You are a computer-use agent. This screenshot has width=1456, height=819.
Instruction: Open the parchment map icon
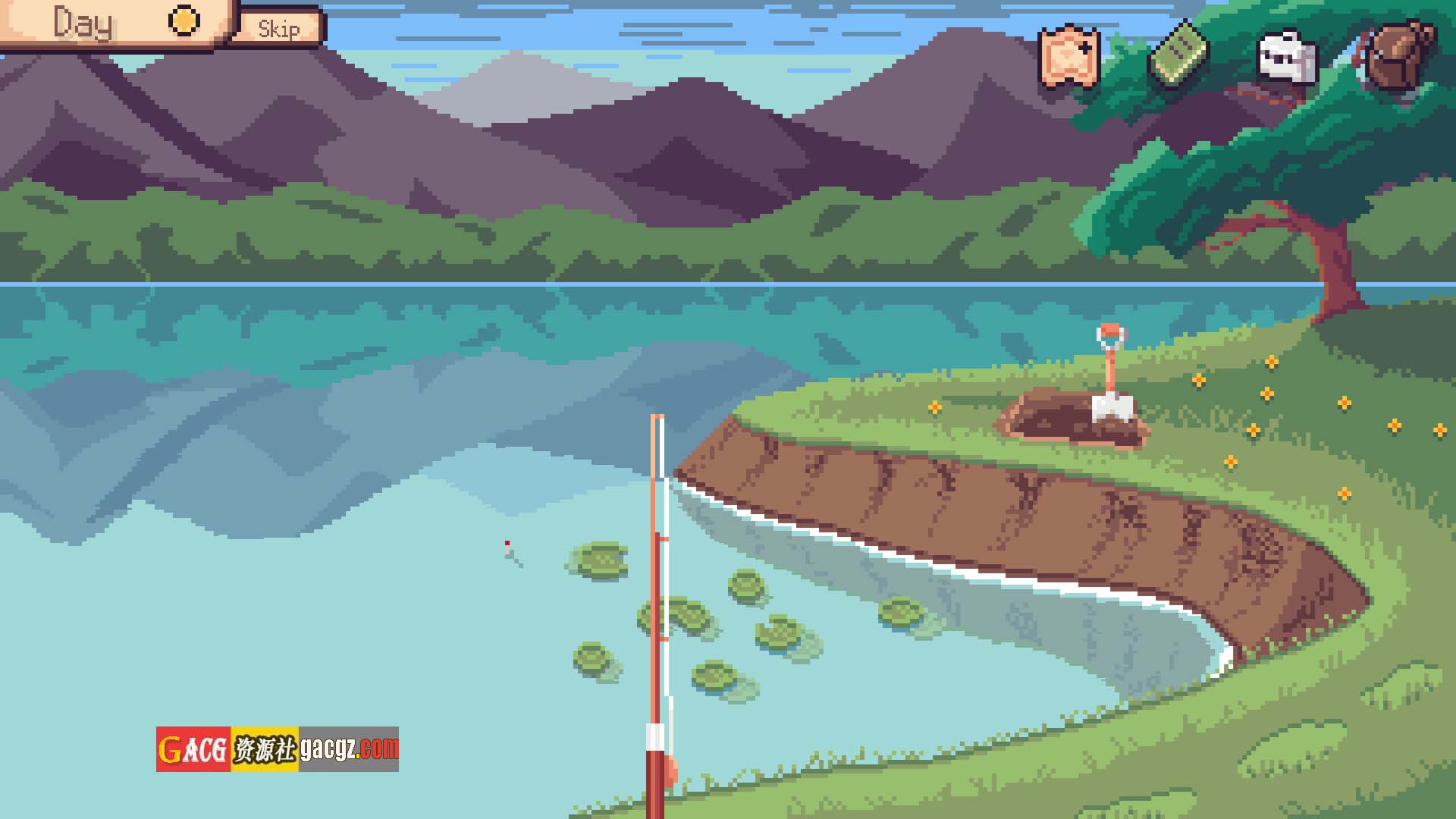(x=1069, y=57)
